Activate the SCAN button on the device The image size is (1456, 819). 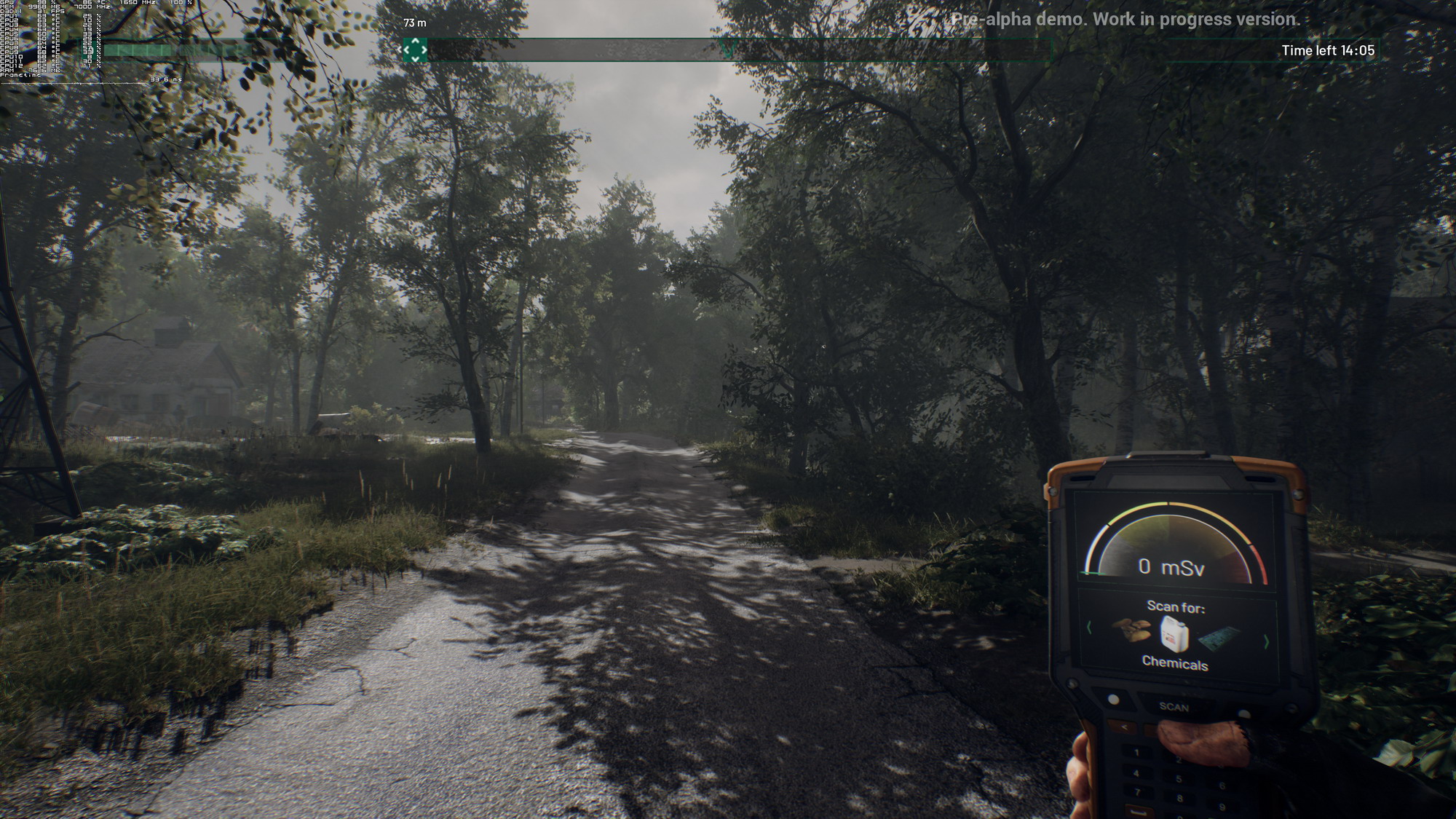[x=1174, y=707]
